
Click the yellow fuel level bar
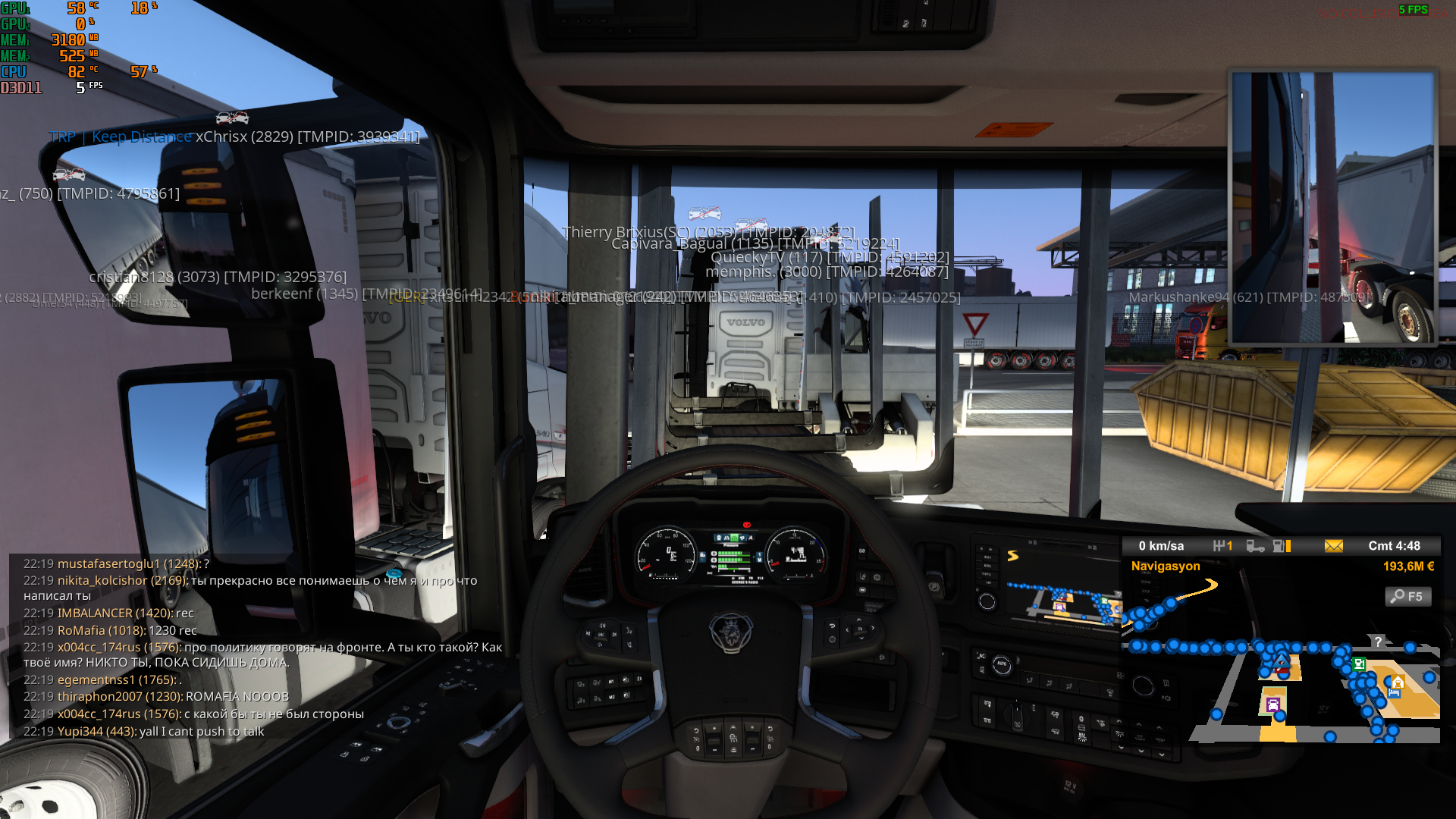point(1288,547)
